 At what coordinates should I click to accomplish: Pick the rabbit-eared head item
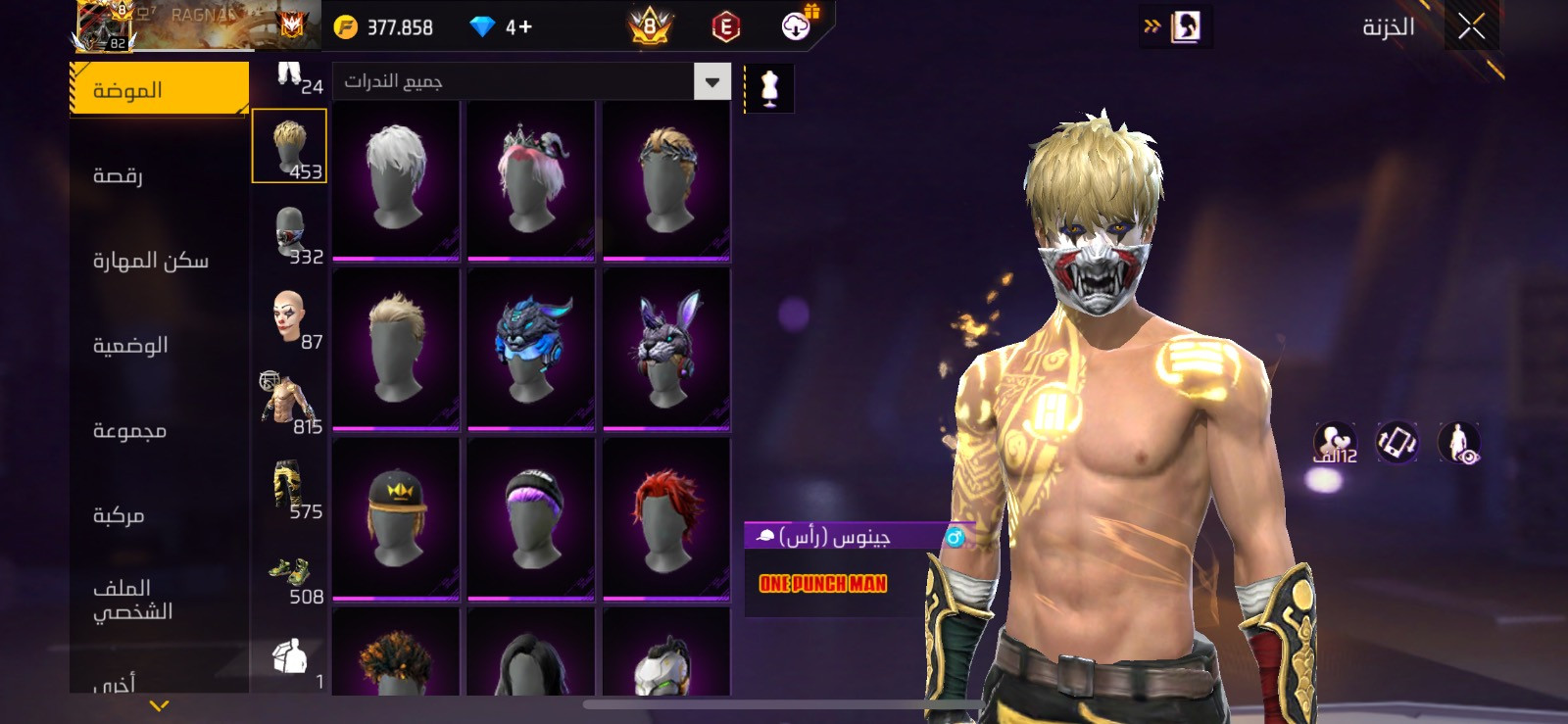[x=665, y=349]
